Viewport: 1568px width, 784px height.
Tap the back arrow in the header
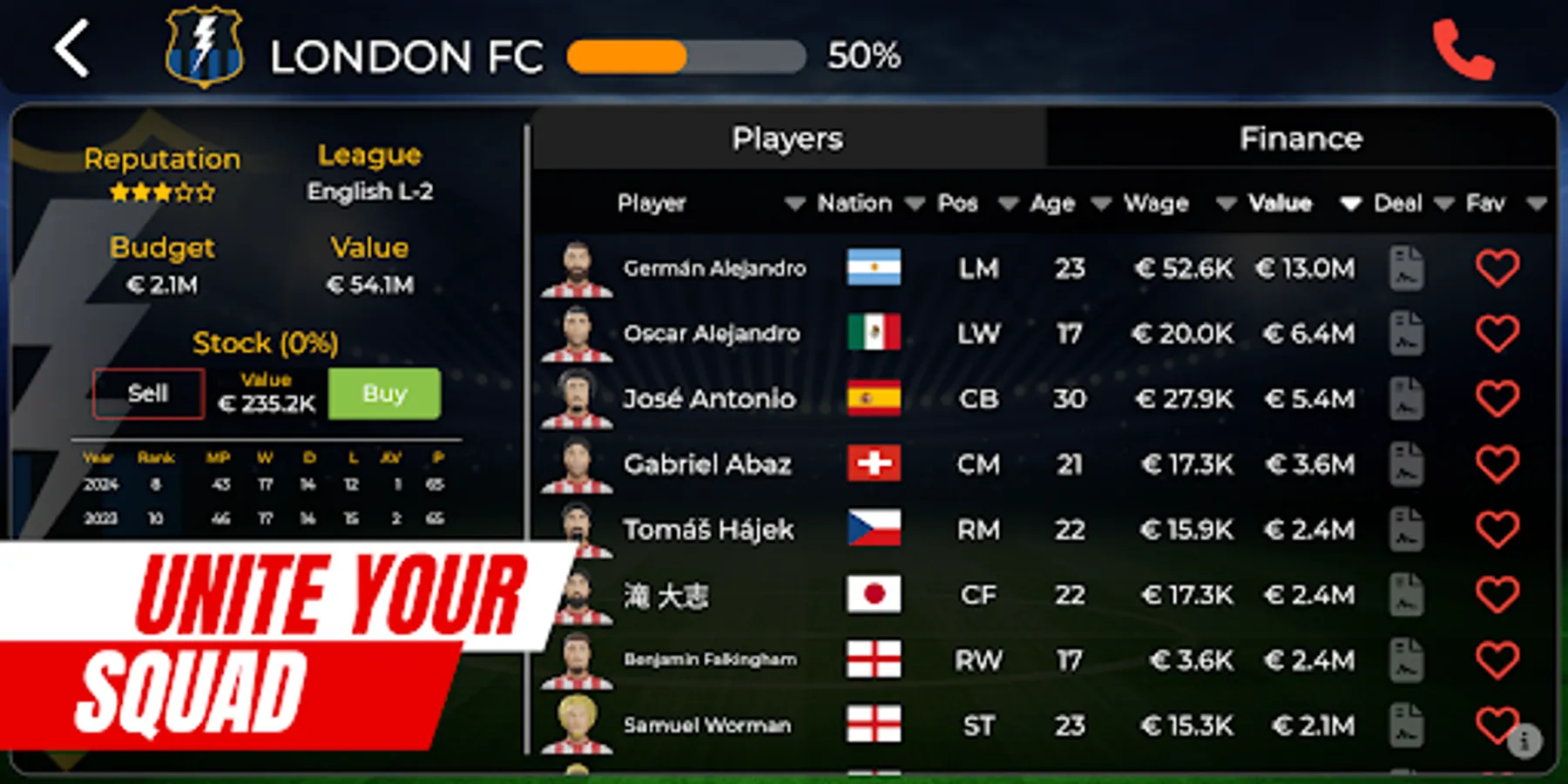pos(73,50)
